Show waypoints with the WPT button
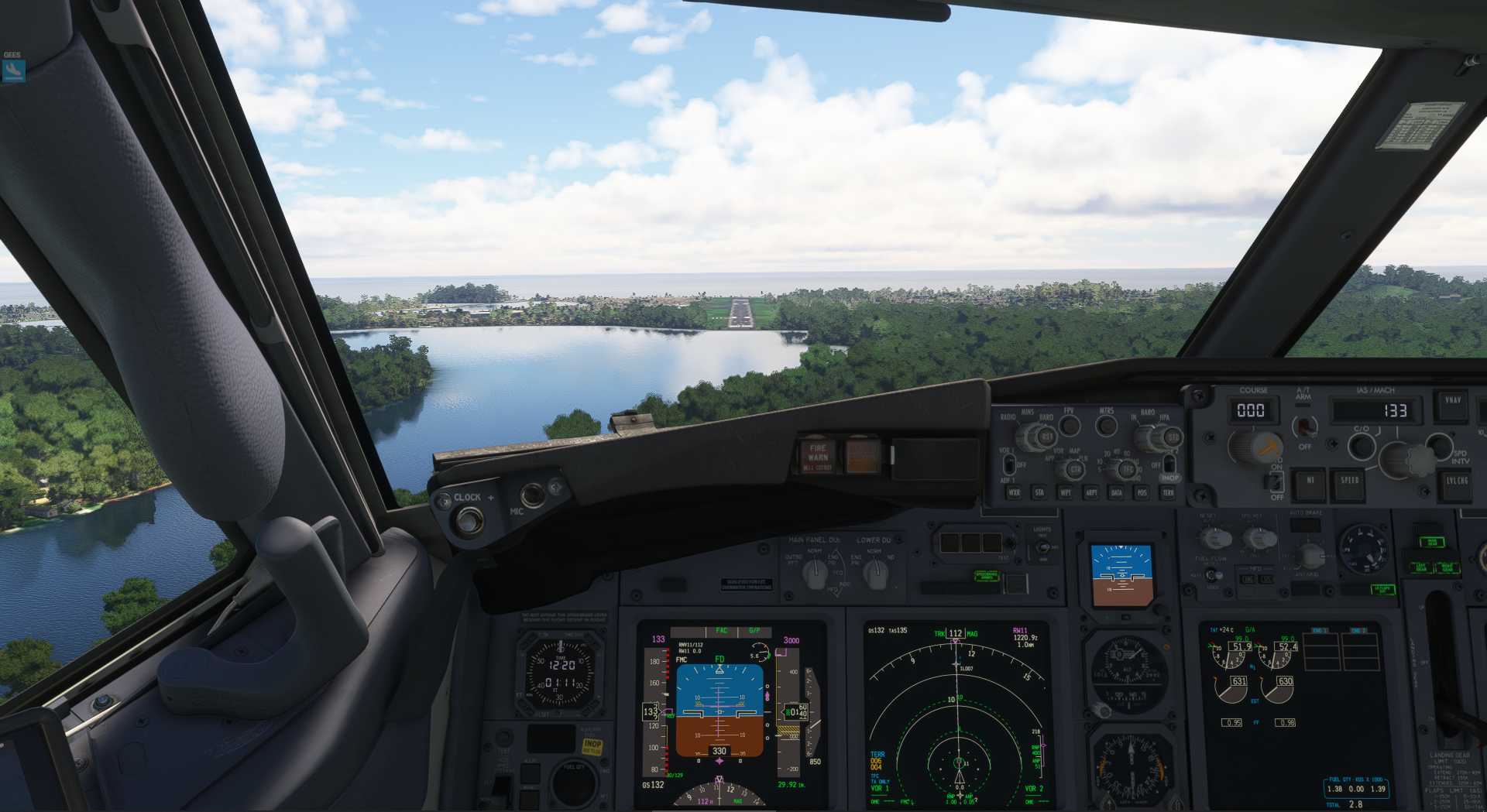This screenshot has height=812, width=1487. coord(1066,492)
